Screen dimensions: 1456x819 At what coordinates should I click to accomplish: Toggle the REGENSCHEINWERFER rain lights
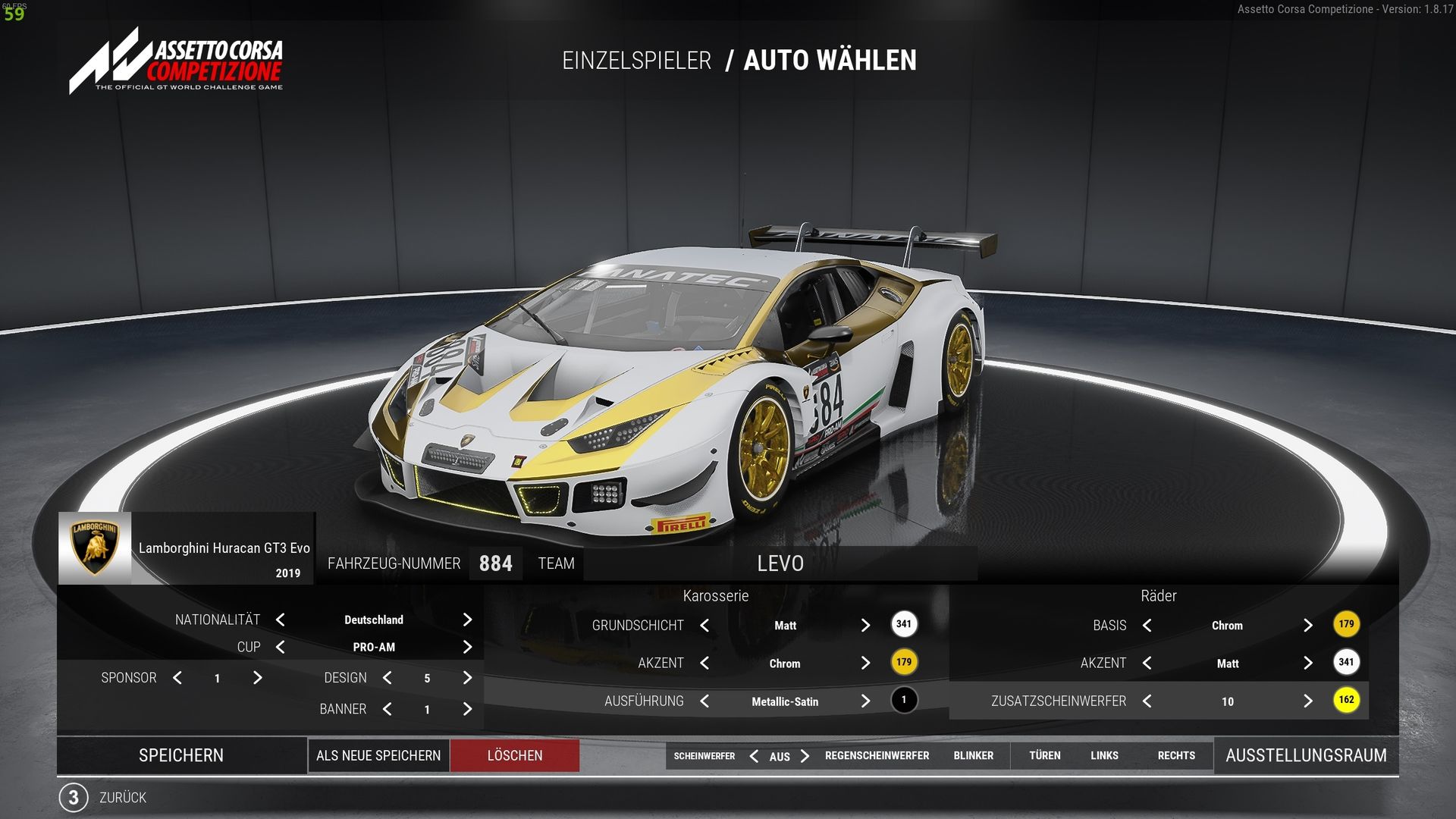point(877,755)
